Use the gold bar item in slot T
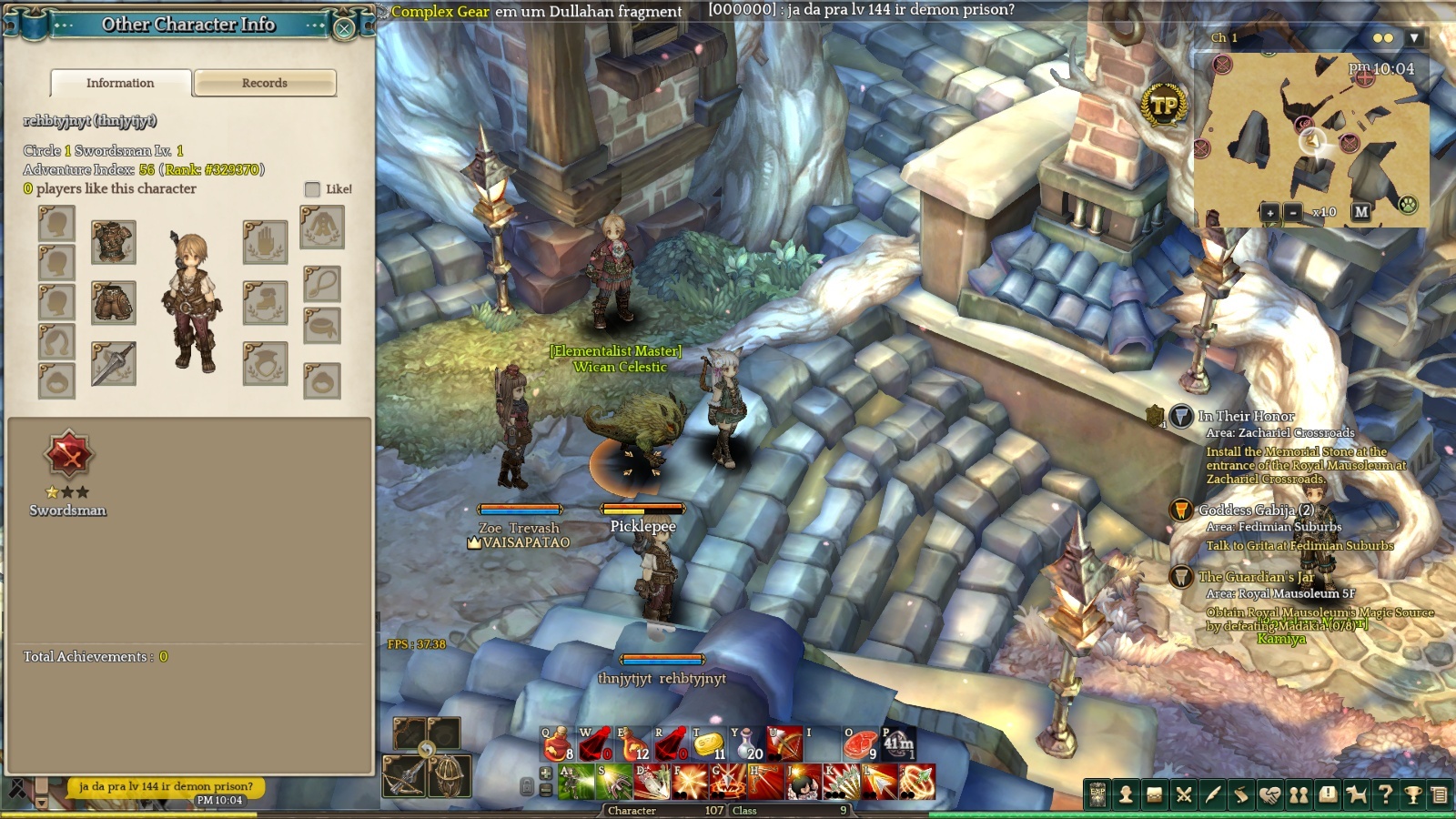 (708, 743)
